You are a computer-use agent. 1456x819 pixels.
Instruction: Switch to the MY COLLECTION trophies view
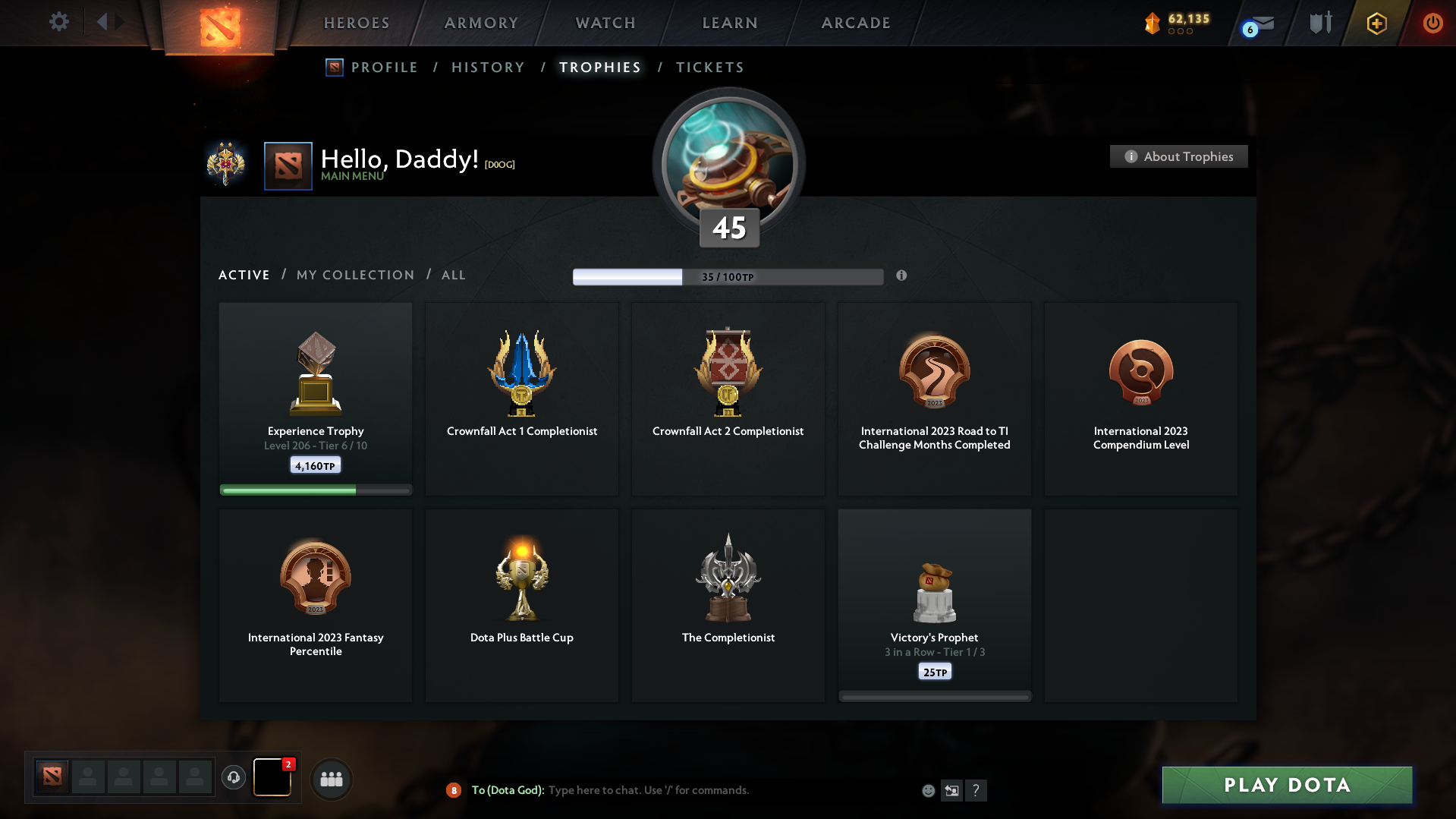coord(354,275)
